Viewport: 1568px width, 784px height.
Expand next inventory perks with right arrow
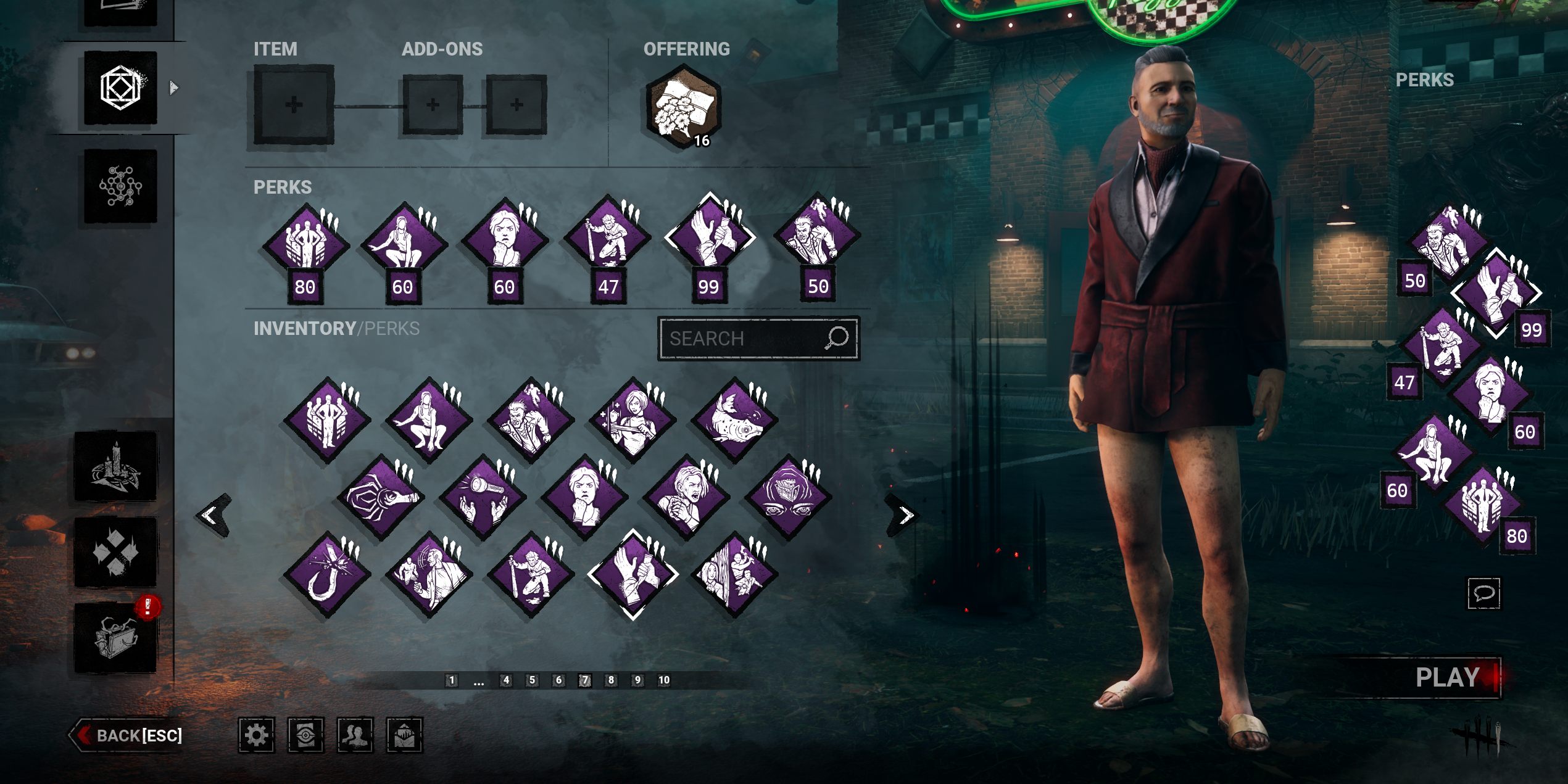click(x=902, y=514)
